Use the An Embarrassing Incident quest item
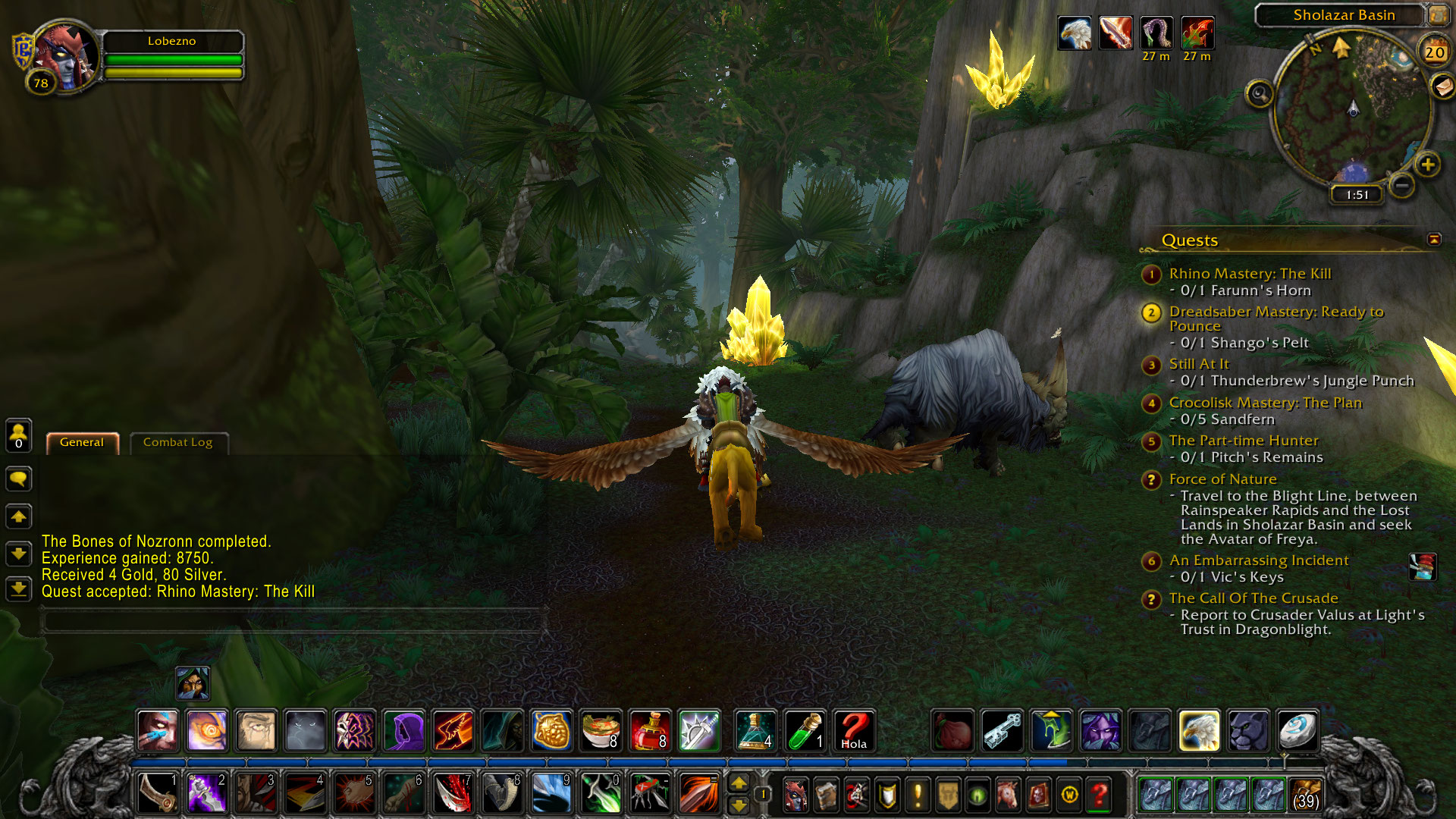This screenshot has width=1456, height=819. coord(1422,566)
